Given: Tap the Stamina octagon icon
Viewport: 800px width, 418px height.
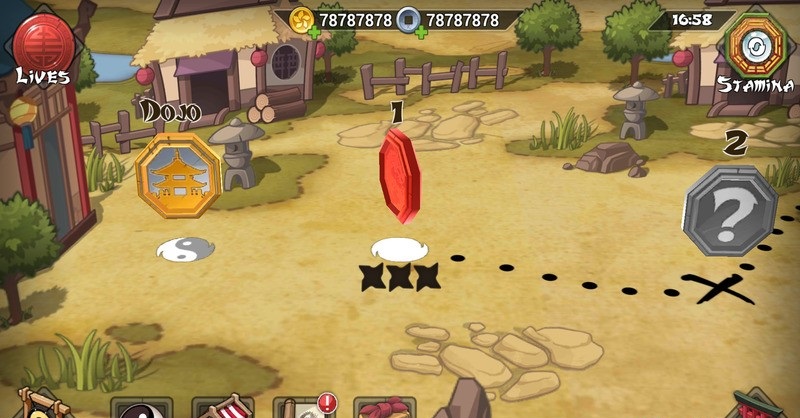Looking at the screenshot, I should (x=750, y=44).
